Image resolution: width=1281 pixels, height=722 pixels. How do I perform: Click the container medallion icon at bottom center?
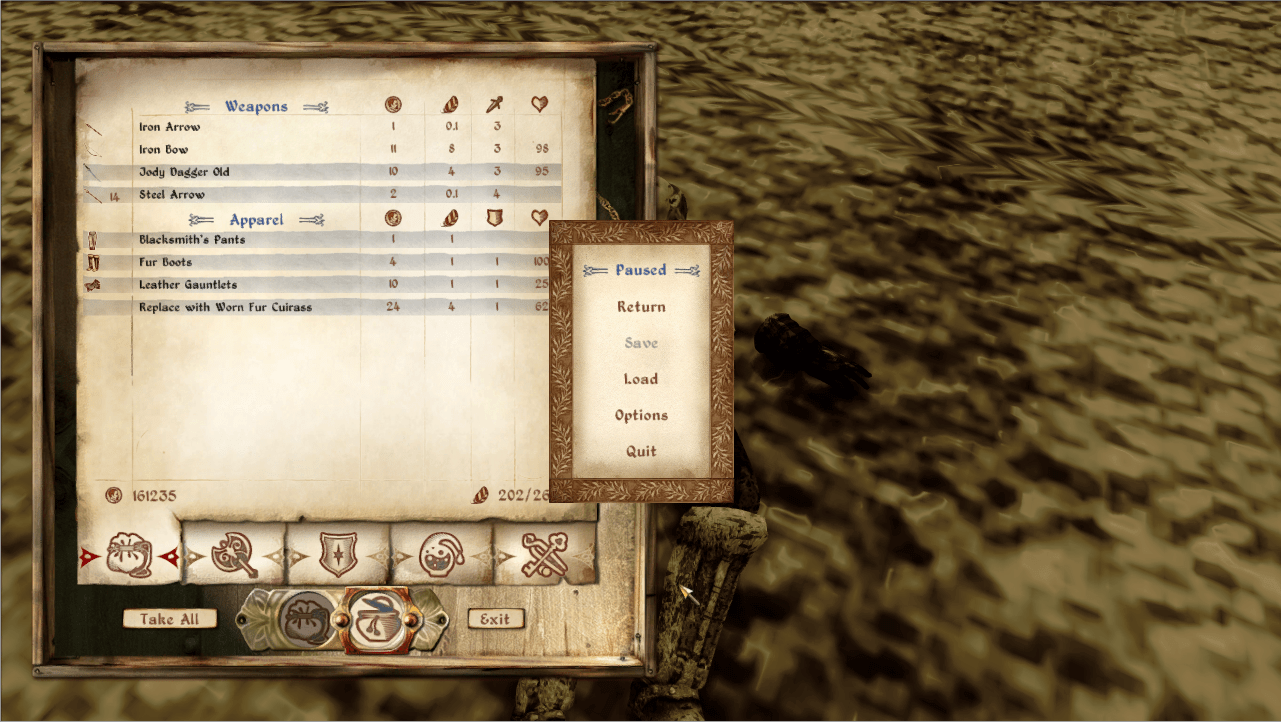point(377,618)
